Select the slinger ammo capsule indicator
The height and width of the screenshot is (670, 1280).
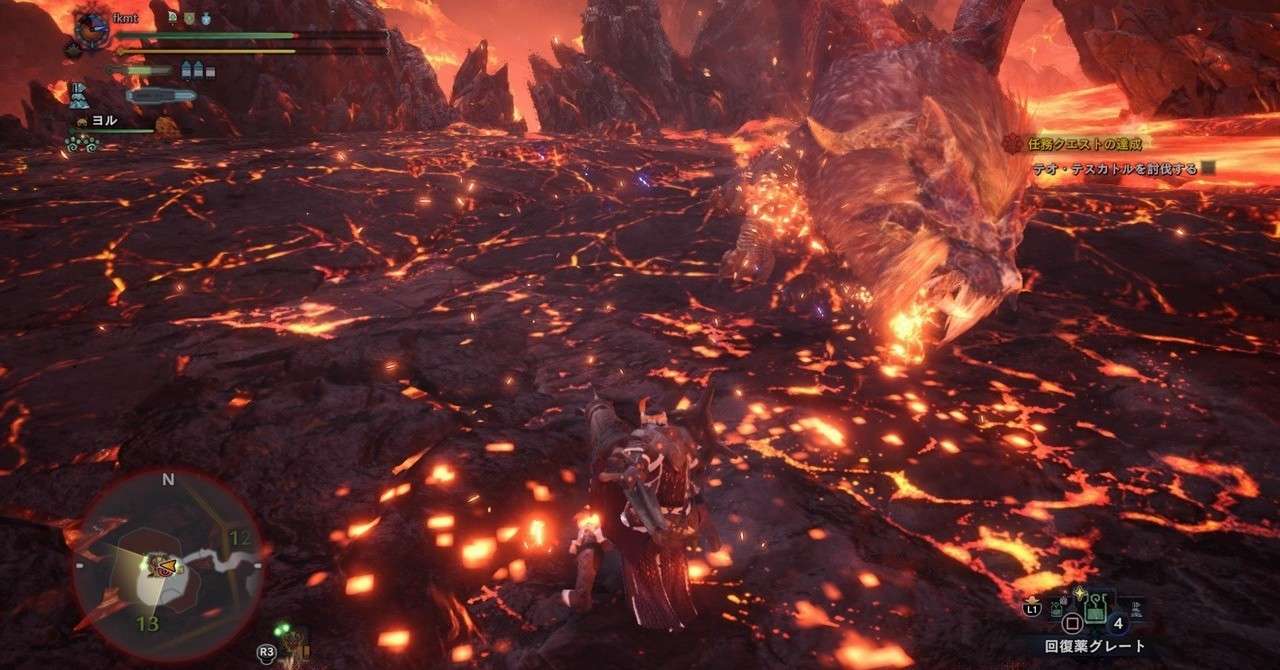160,96
